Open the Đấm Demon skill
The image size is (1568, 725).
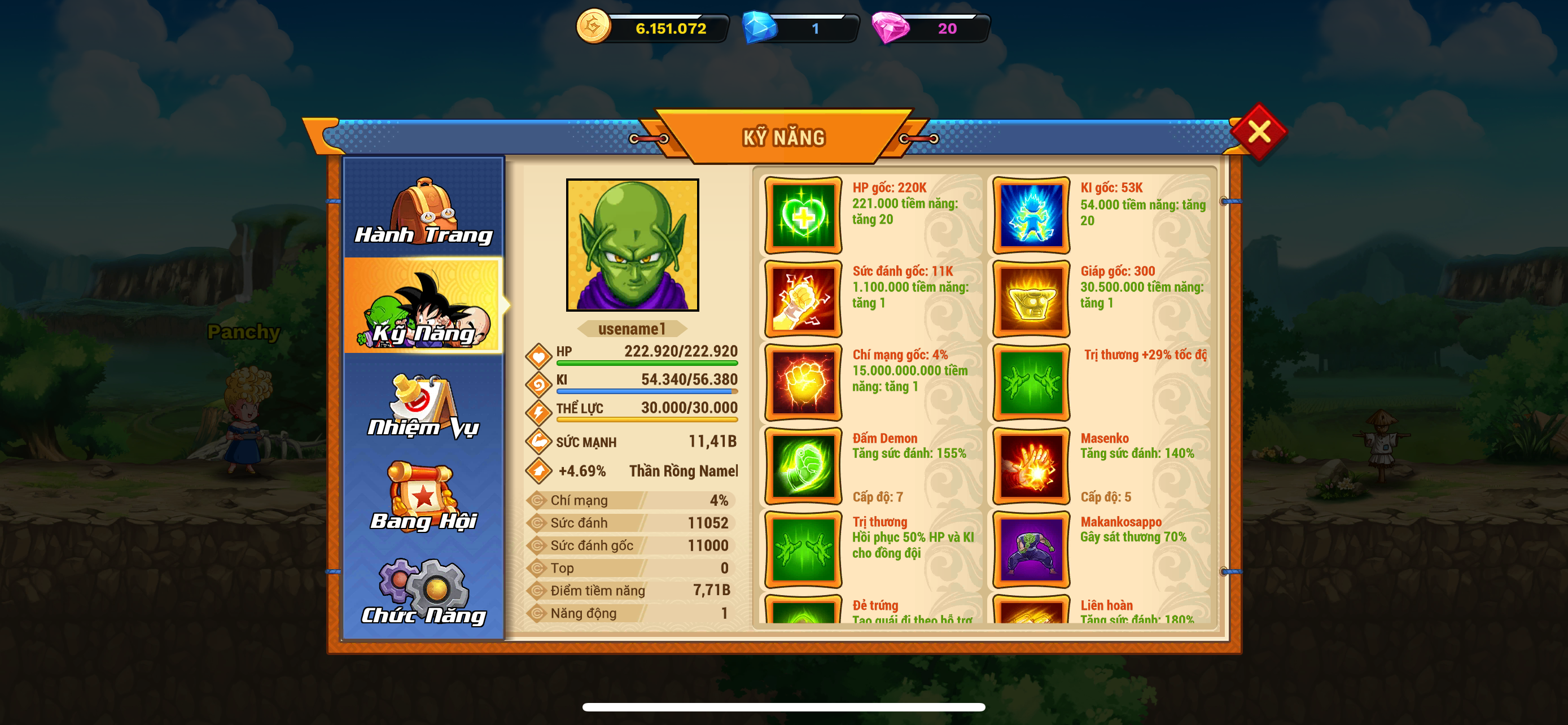pyautogui.click(x=803, y=466)
